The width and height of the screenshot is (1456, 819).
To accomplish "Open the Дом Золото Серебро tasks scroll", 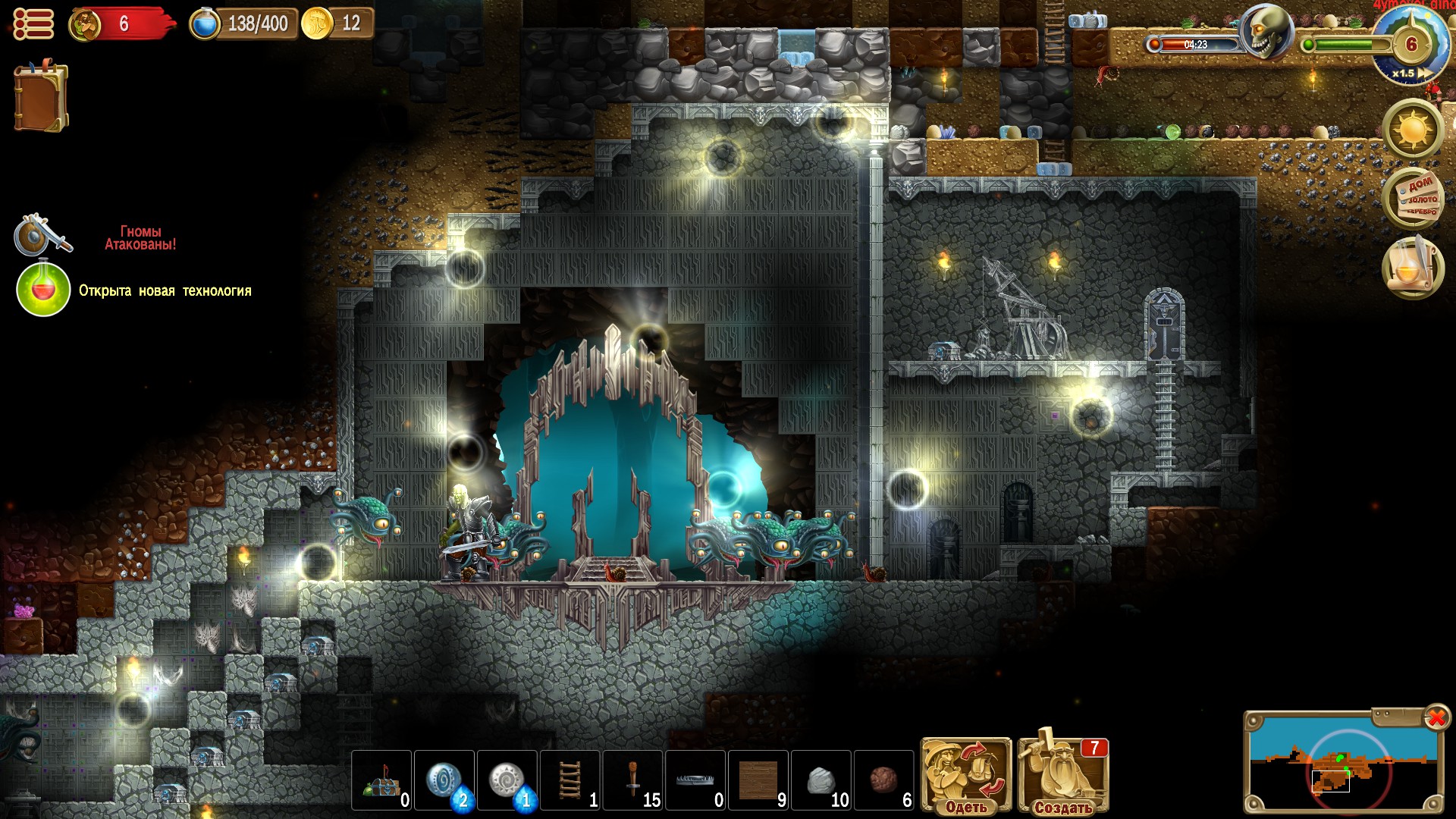I will tap(1416, 198).
